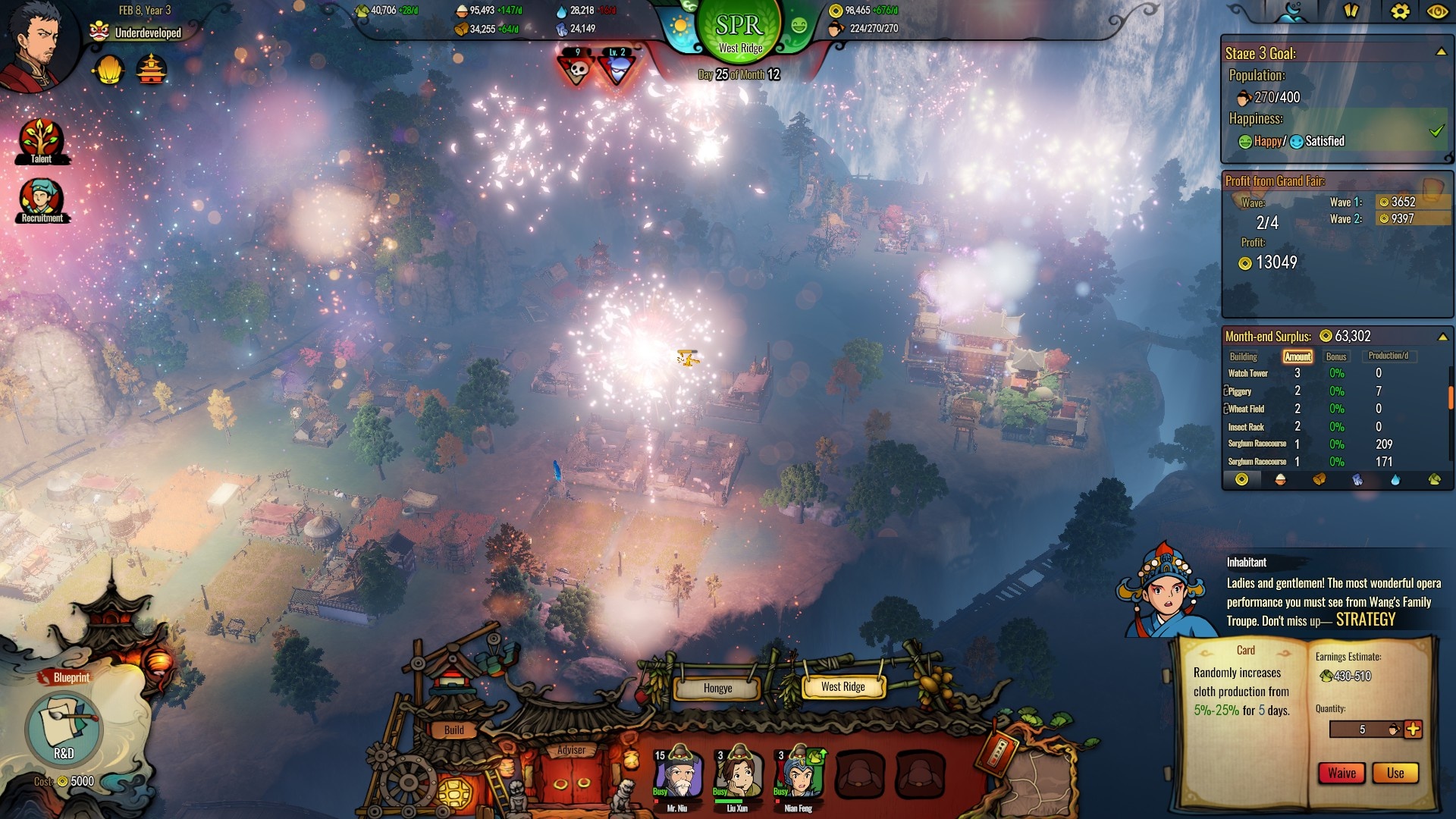Show the water resource surplus tab
Screen dimensions: 1456x819
[x=1395, y=479]
